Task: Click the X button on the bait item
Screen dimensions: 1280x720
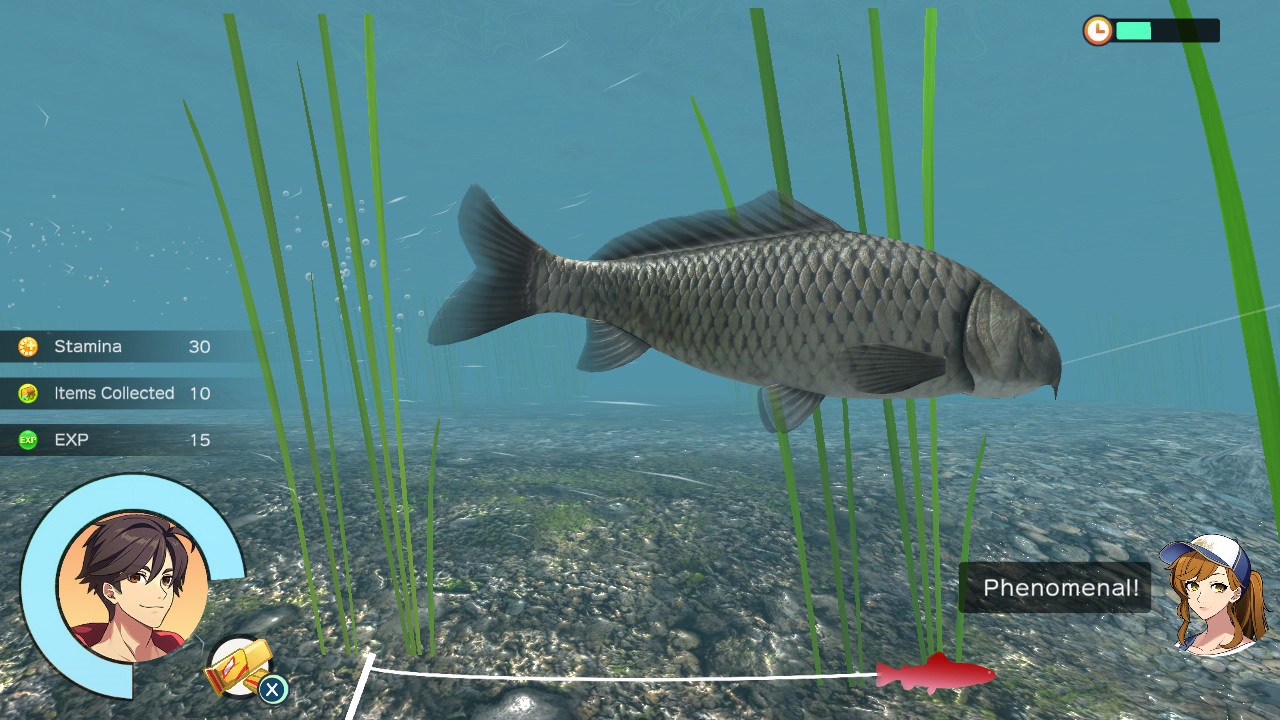Action: (273, 690)
